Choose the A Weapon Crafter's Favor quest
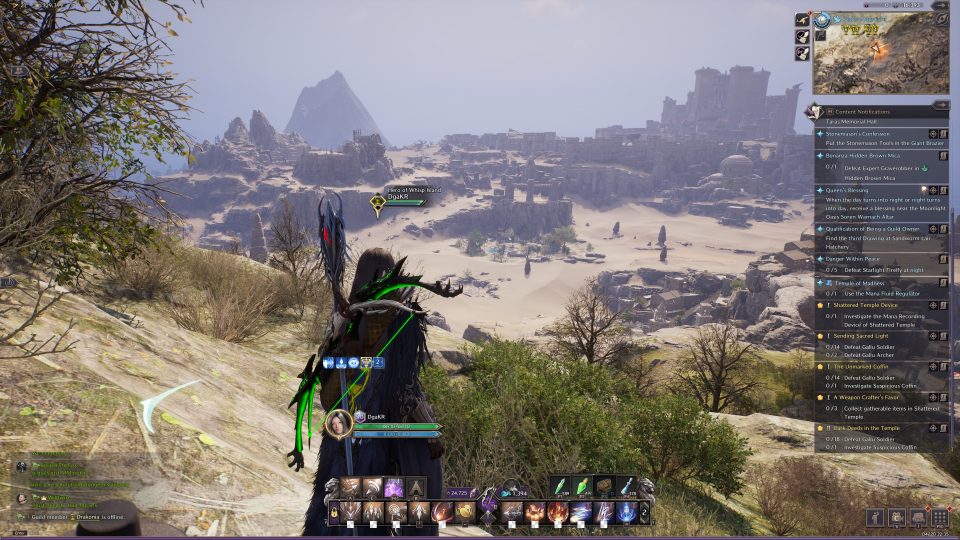 pyautogui.click(x=870, y=397)
